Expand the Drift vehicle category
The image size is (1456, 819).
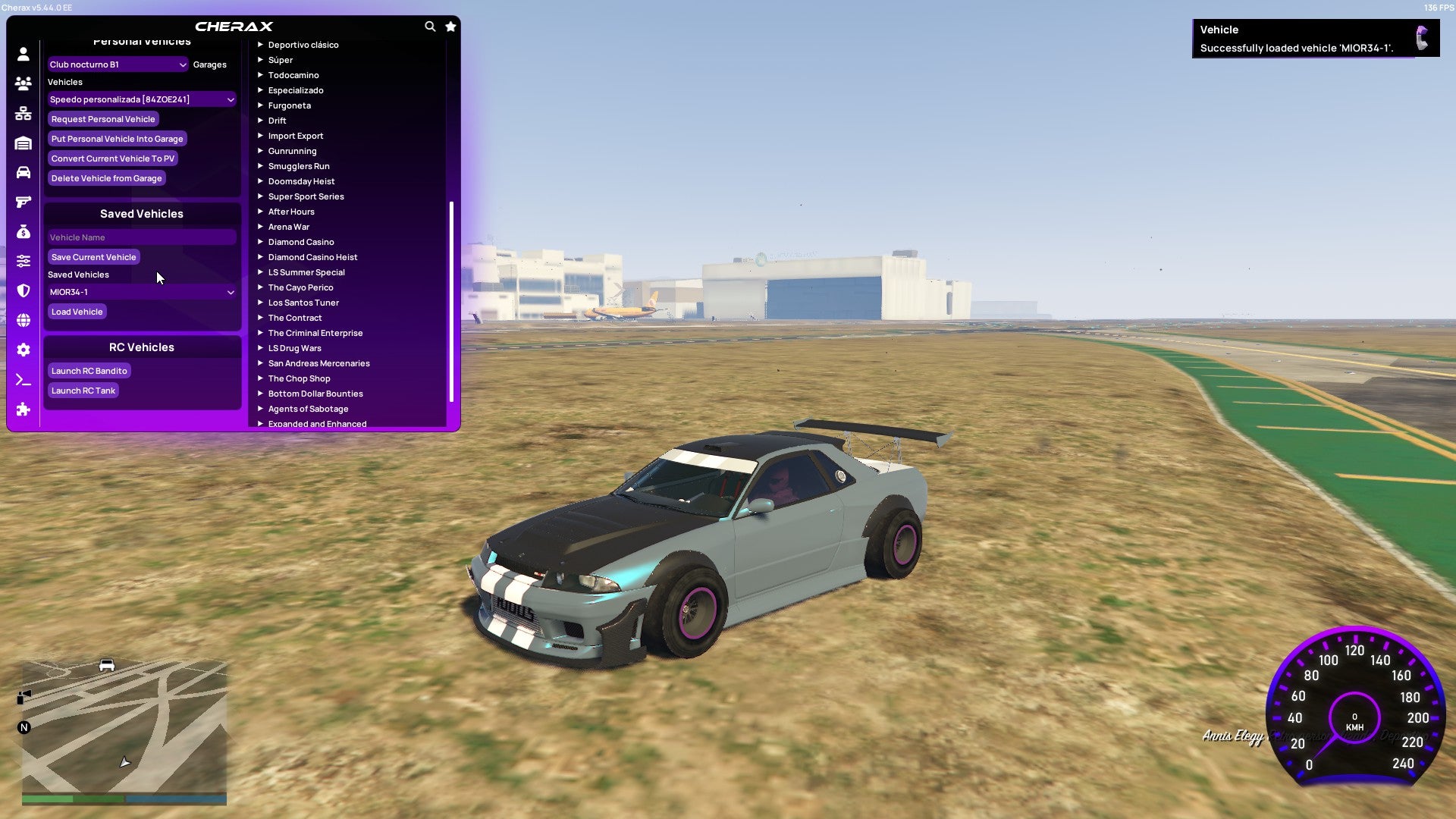(x=277, y=120)
